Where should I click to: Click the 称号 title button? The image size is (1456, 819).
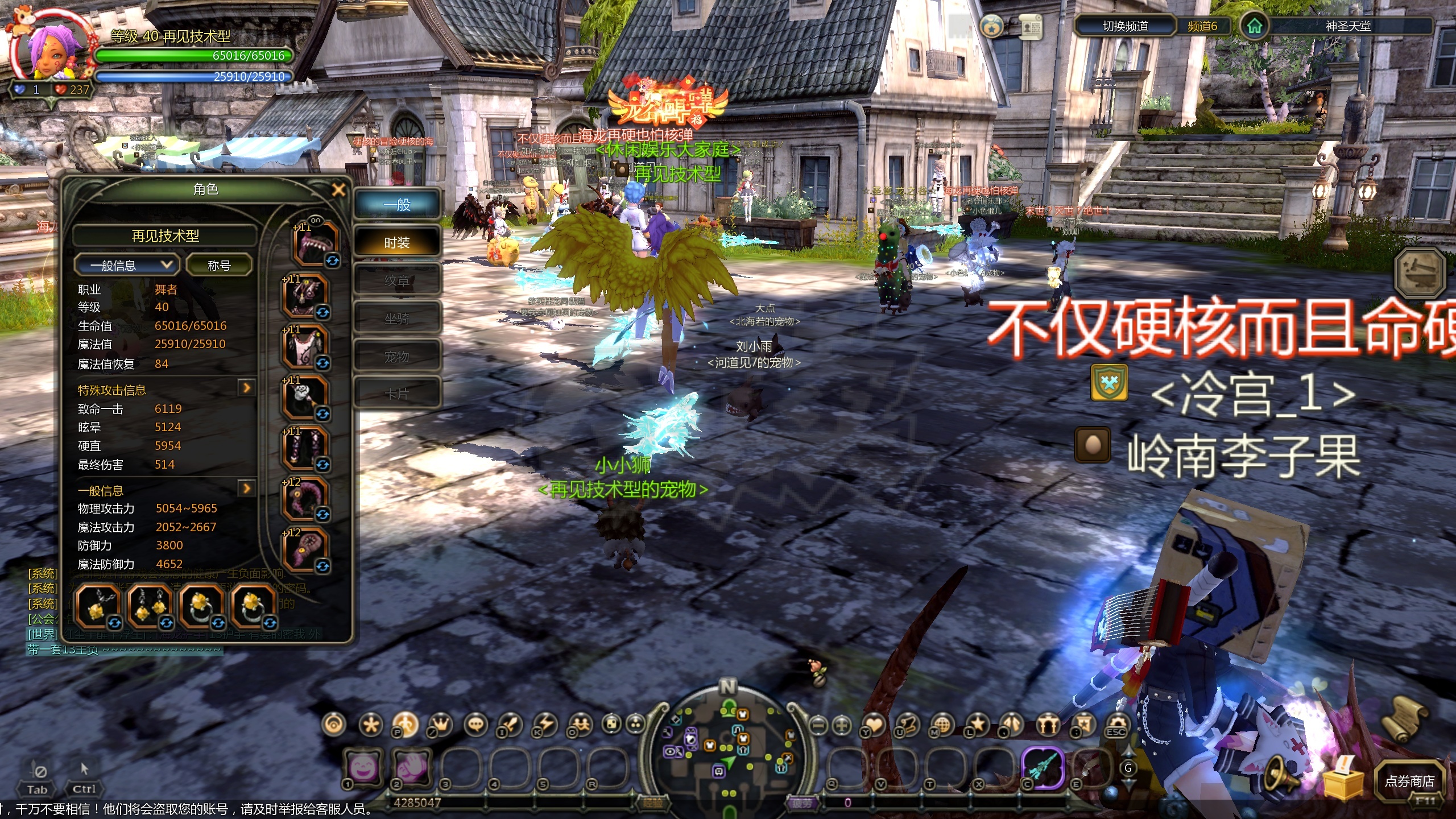(219, 265)
